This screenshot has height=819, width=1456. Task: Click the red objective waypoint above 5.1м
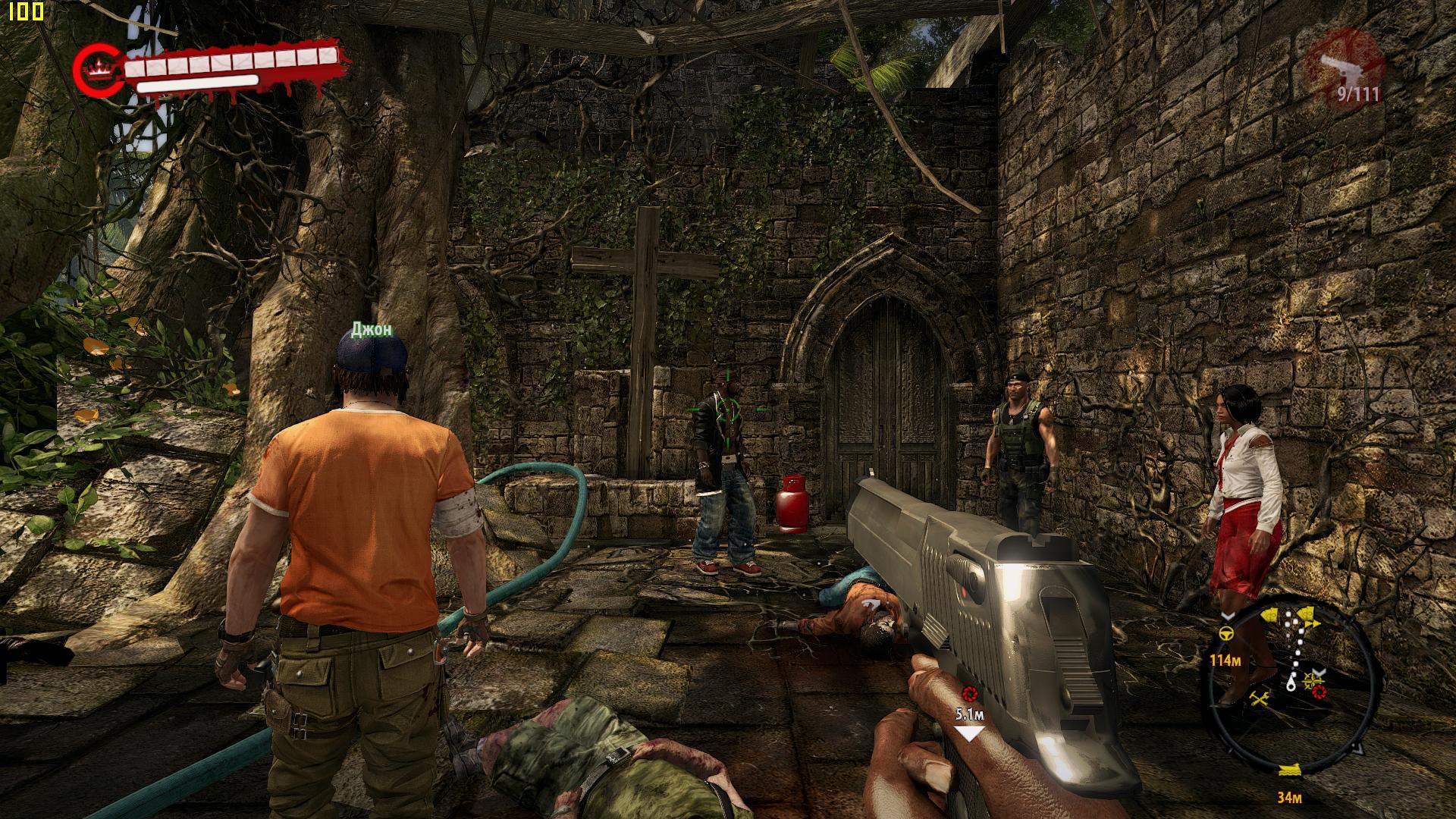pos(969,692)
